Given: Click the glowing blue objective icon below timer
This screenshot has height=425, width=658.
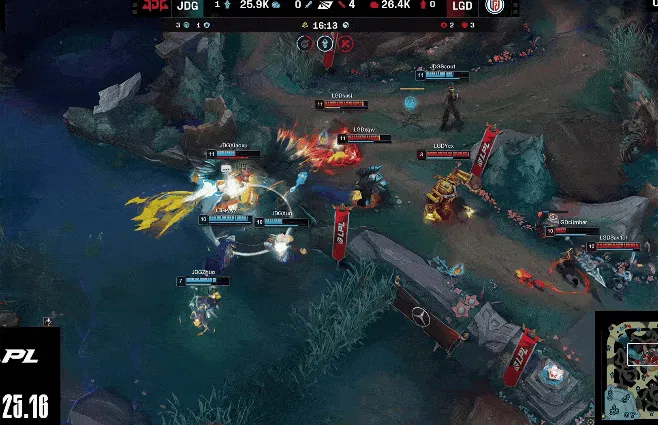Looking at the screenshot, I should click(x=325, y=43).
